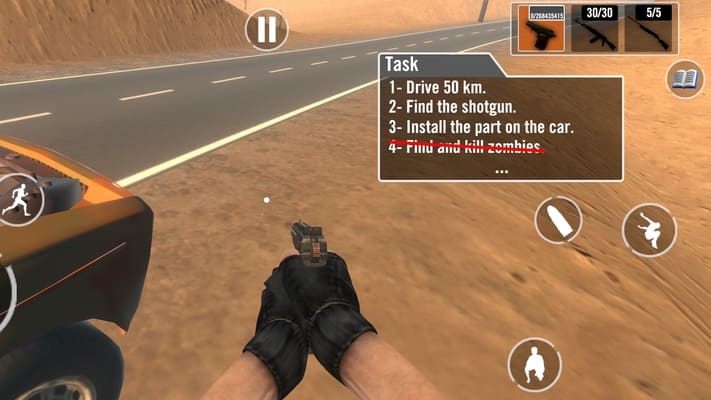Click the Task objectives panel
This screenshot has height=400, width=711.
[x=500, y=117]
